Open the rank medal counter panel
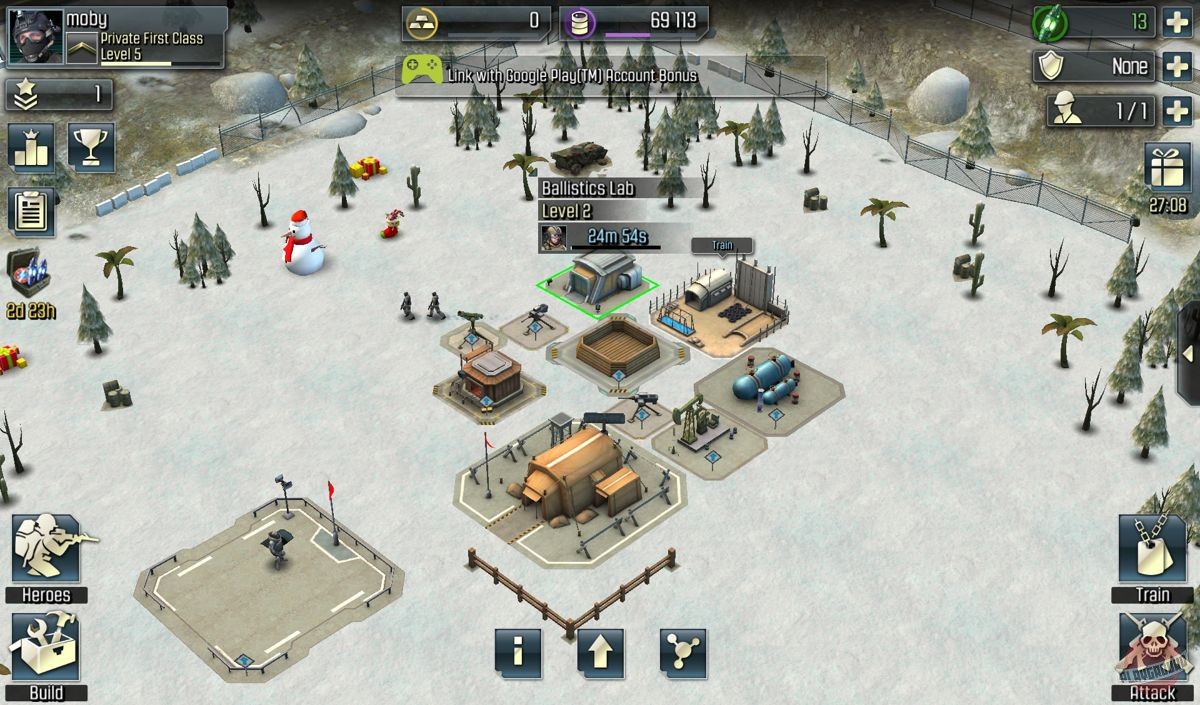 pyautogui.click(x=59, y=95)
